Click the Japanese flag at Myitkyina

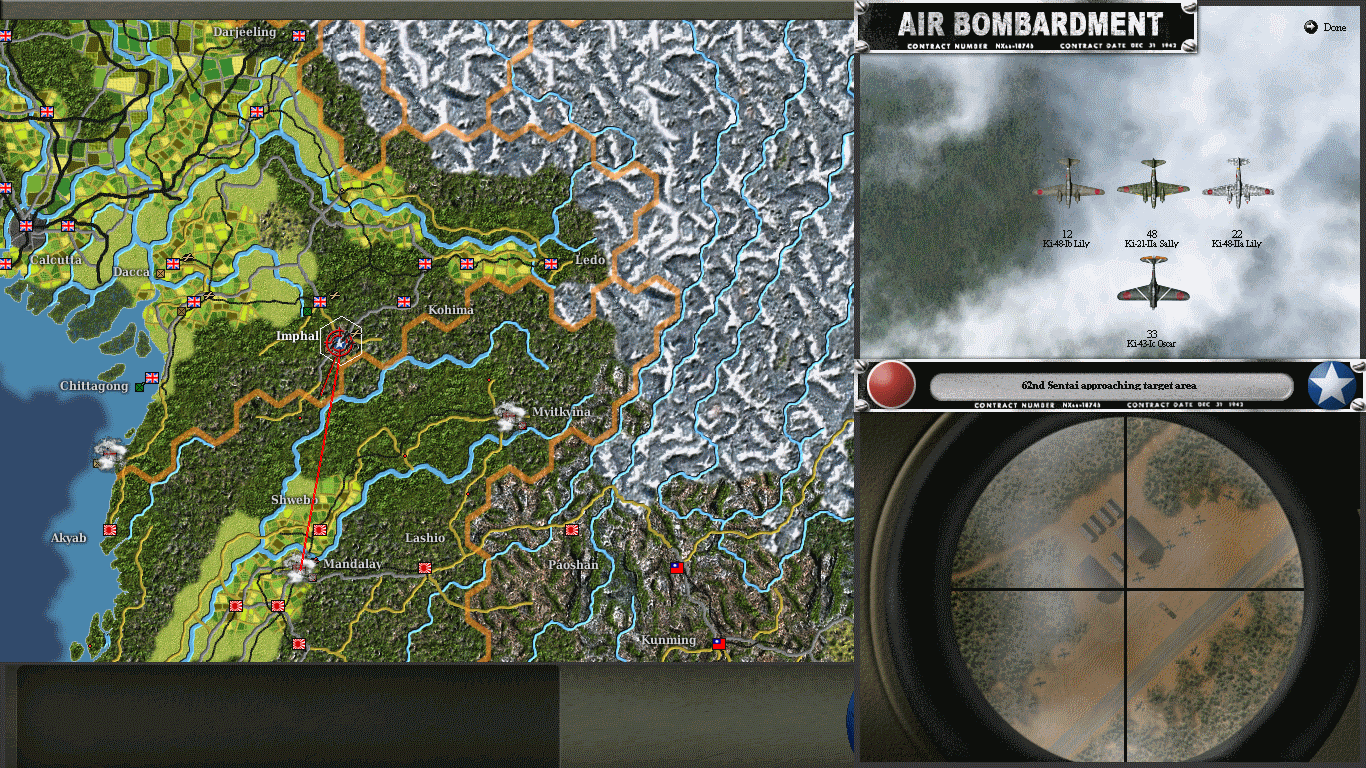(522, 425)
